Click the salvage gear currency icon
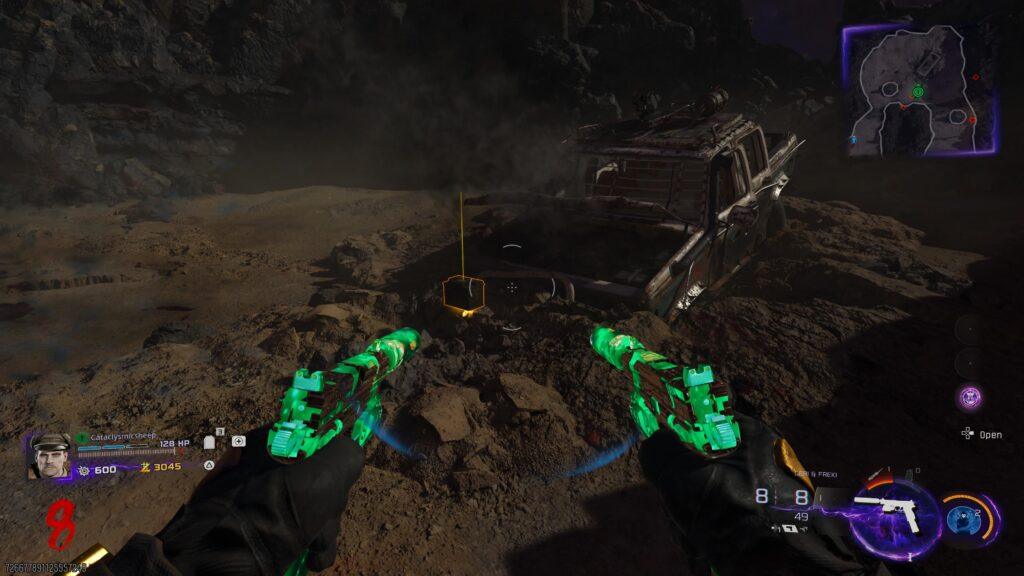This screenshot has width=1024, height=576. (84, 468)
